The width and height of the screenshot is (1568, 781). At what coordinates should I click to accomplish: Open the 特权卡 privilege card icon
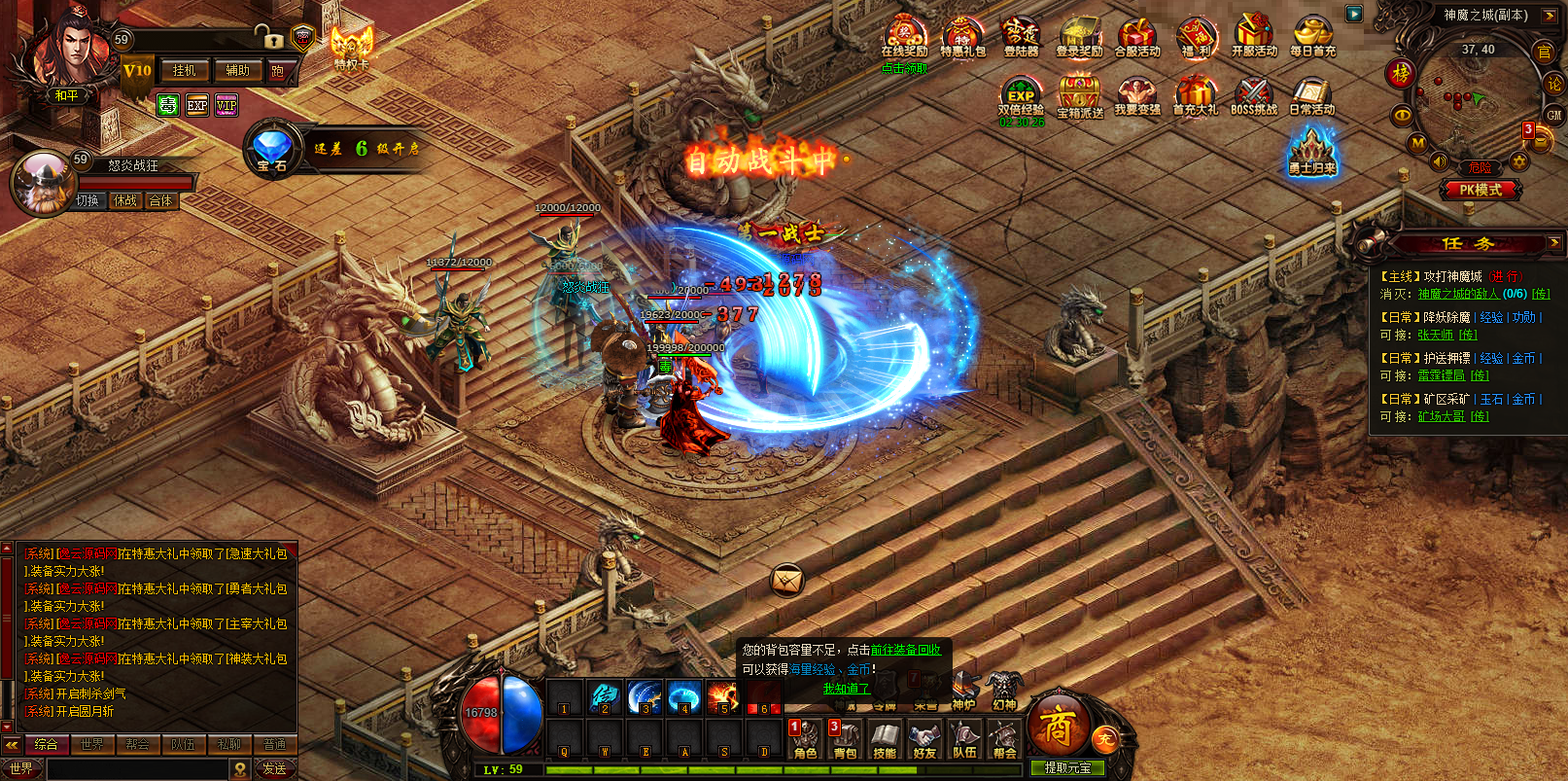[352, 48]
